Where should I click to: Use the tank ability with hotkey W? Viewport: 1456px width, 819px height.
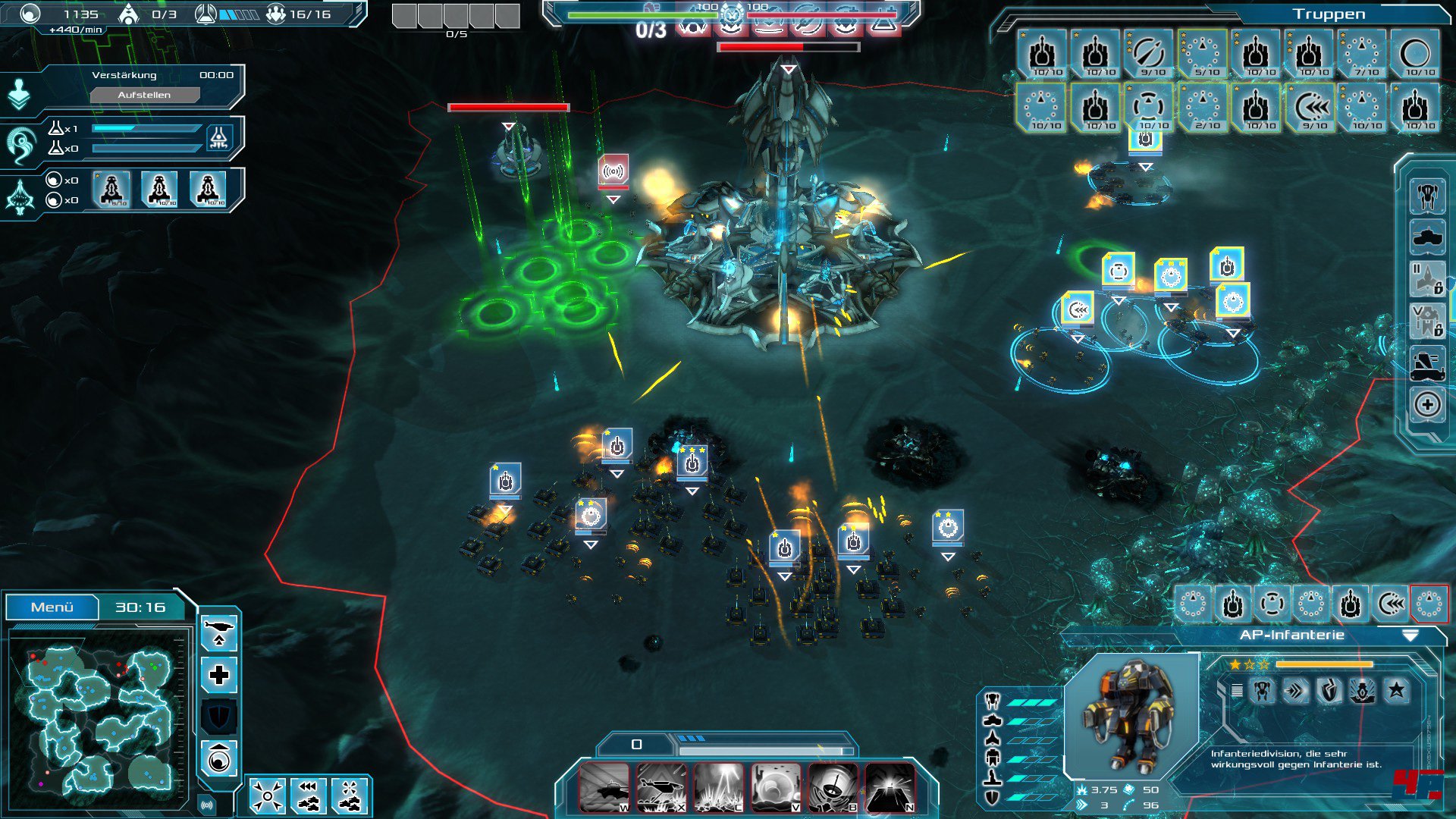coord(604,788)
